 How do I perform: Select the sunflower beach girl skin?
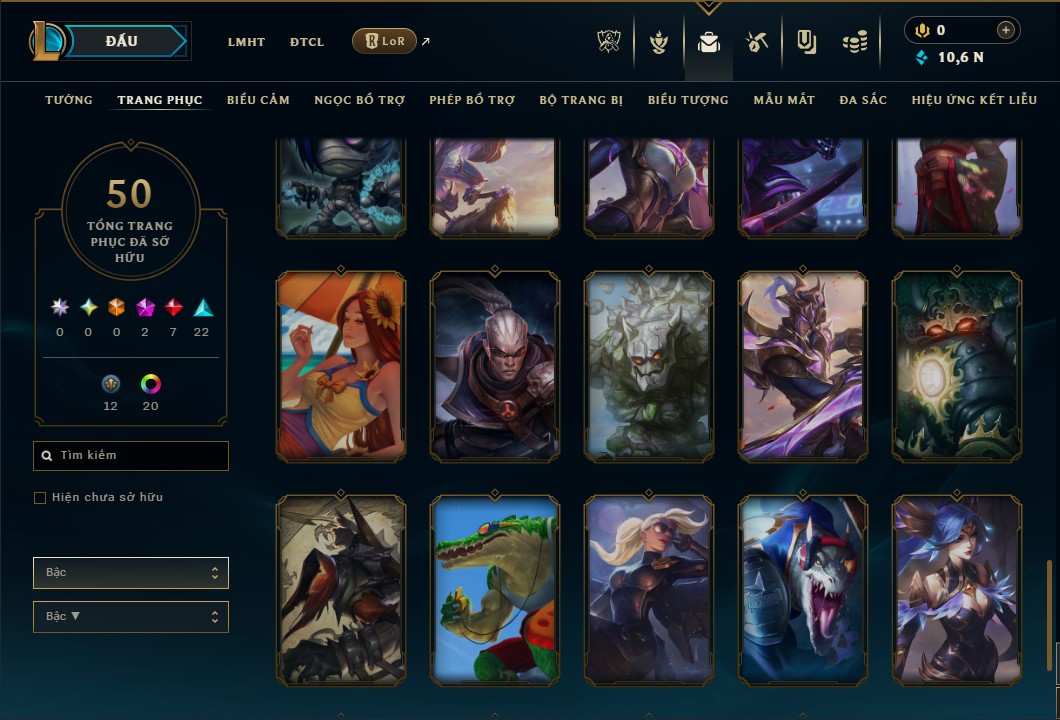341,366
